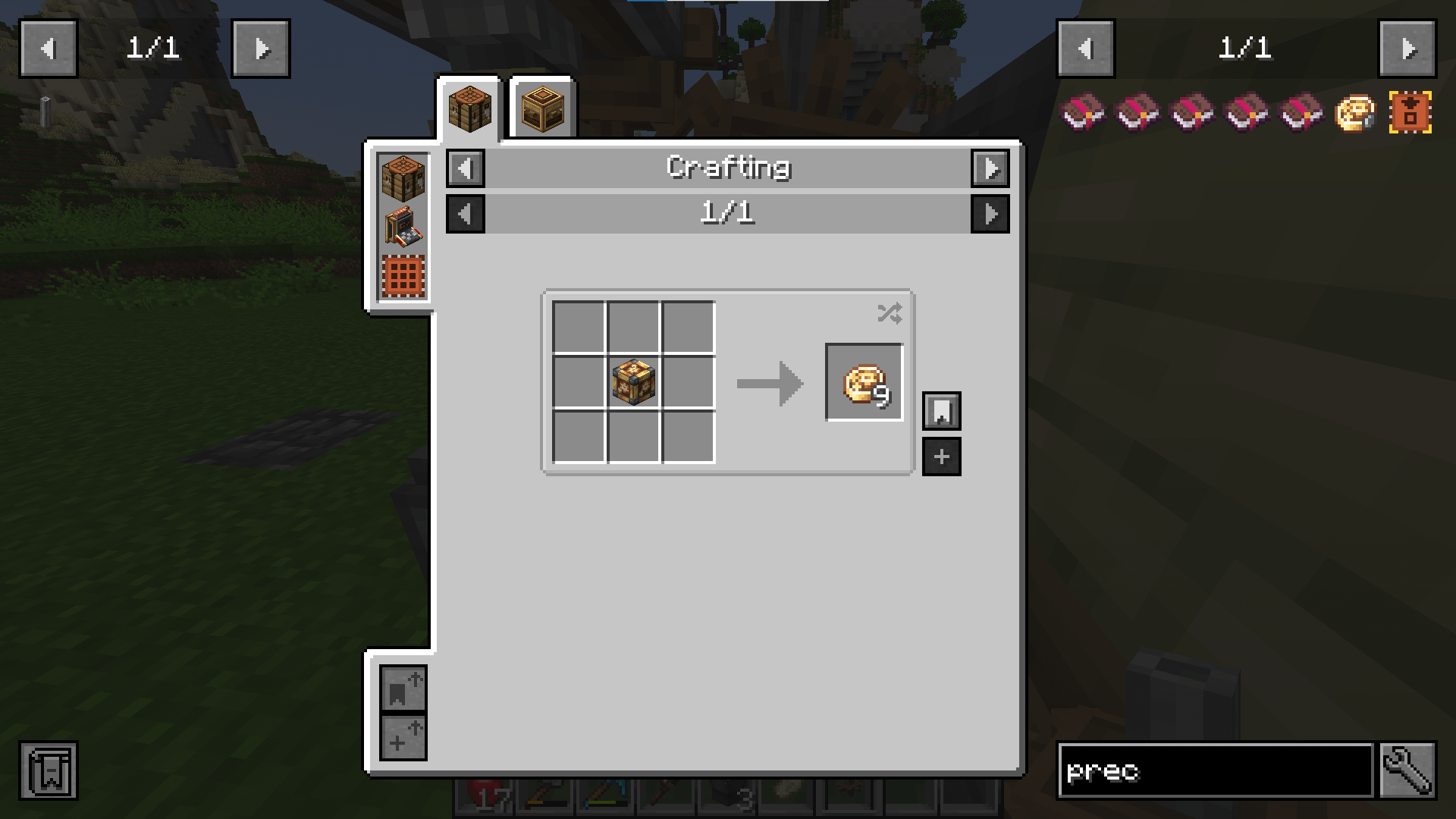Open the second recipe category tab
Viewport: 1456px width, 819px height.
coord(542,109)
